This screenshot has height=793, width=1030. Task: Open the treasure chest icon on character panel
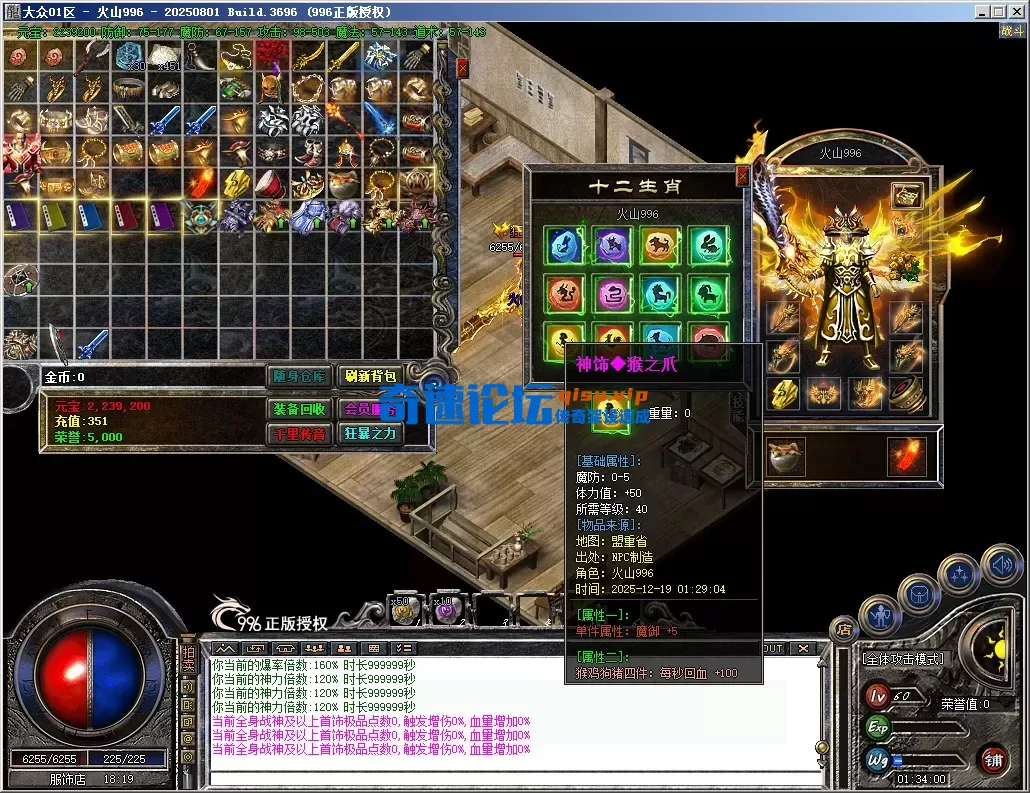click(906, 195)
